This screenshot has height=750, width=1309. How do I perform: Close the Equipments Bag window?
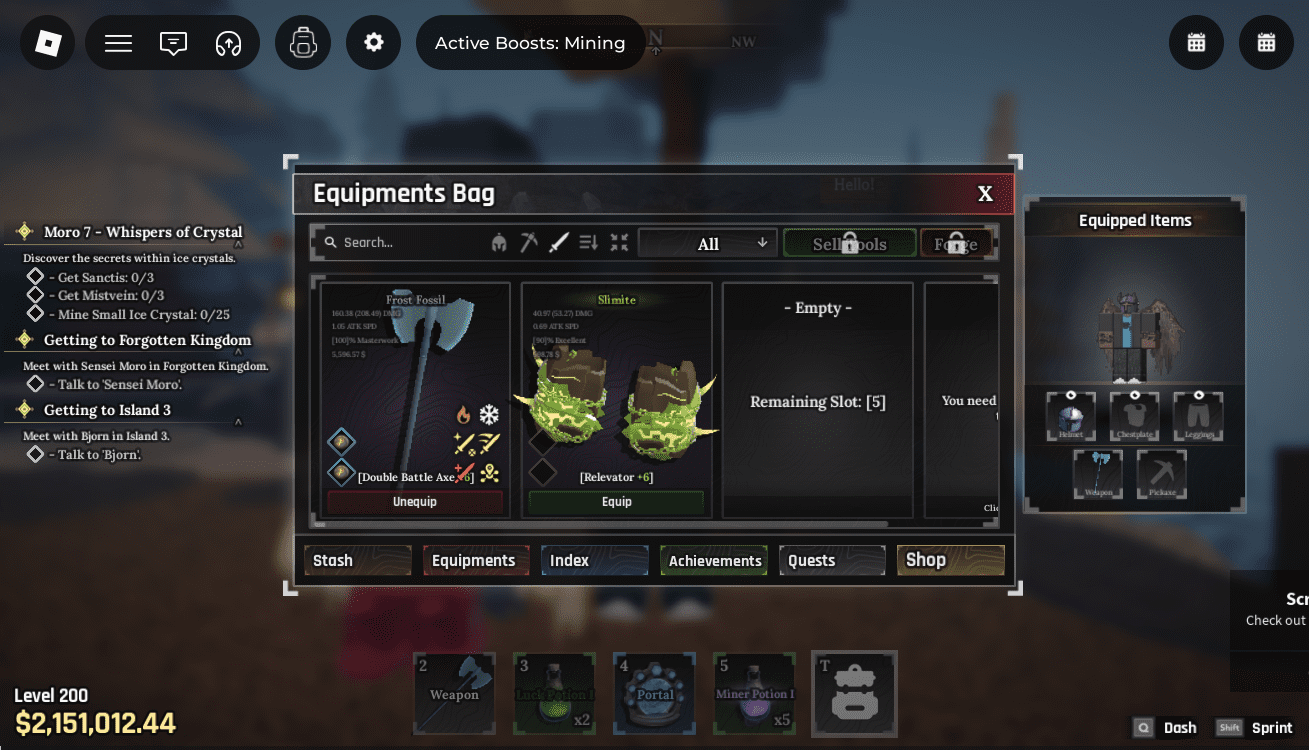(x=985, y=194)
